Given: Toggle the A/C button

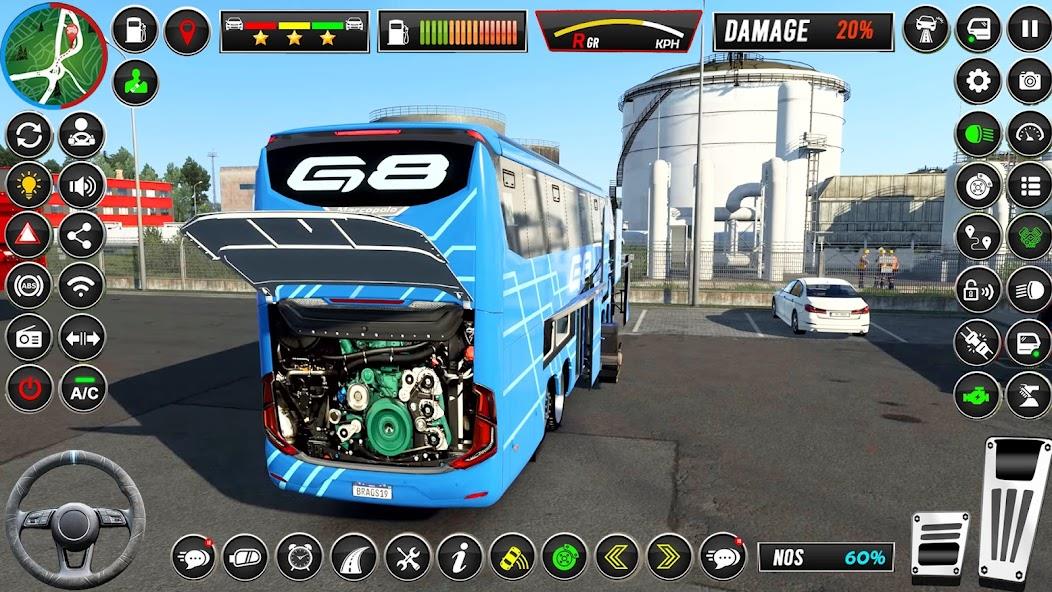Looking at the screenshot, I should pyautogui.click(x=83, y=389).
